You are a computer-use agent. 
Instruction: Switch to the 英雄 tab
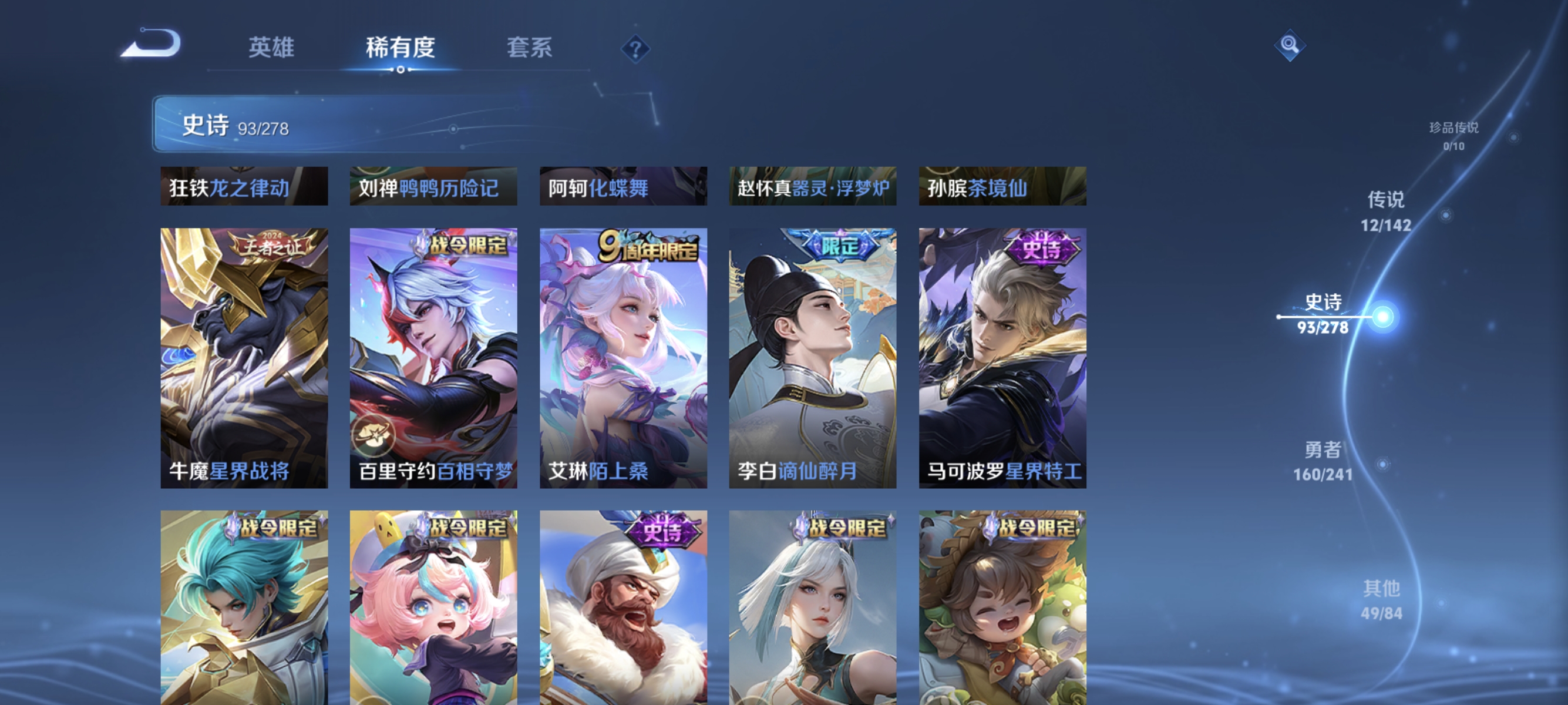point(270,48)
